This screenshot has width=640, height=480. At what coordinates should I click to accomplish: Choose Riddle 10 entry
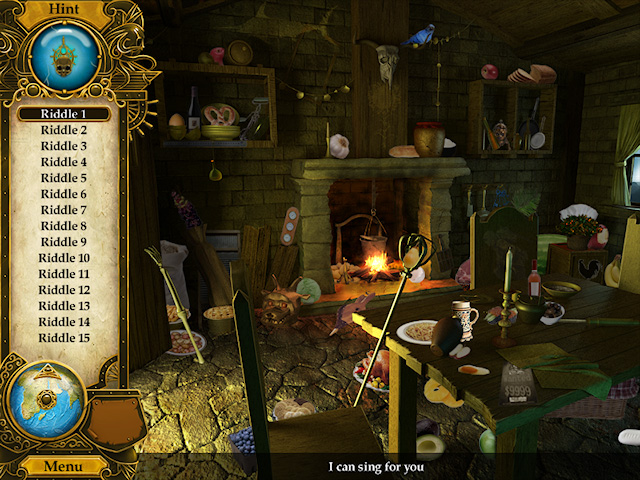point(63,258)
